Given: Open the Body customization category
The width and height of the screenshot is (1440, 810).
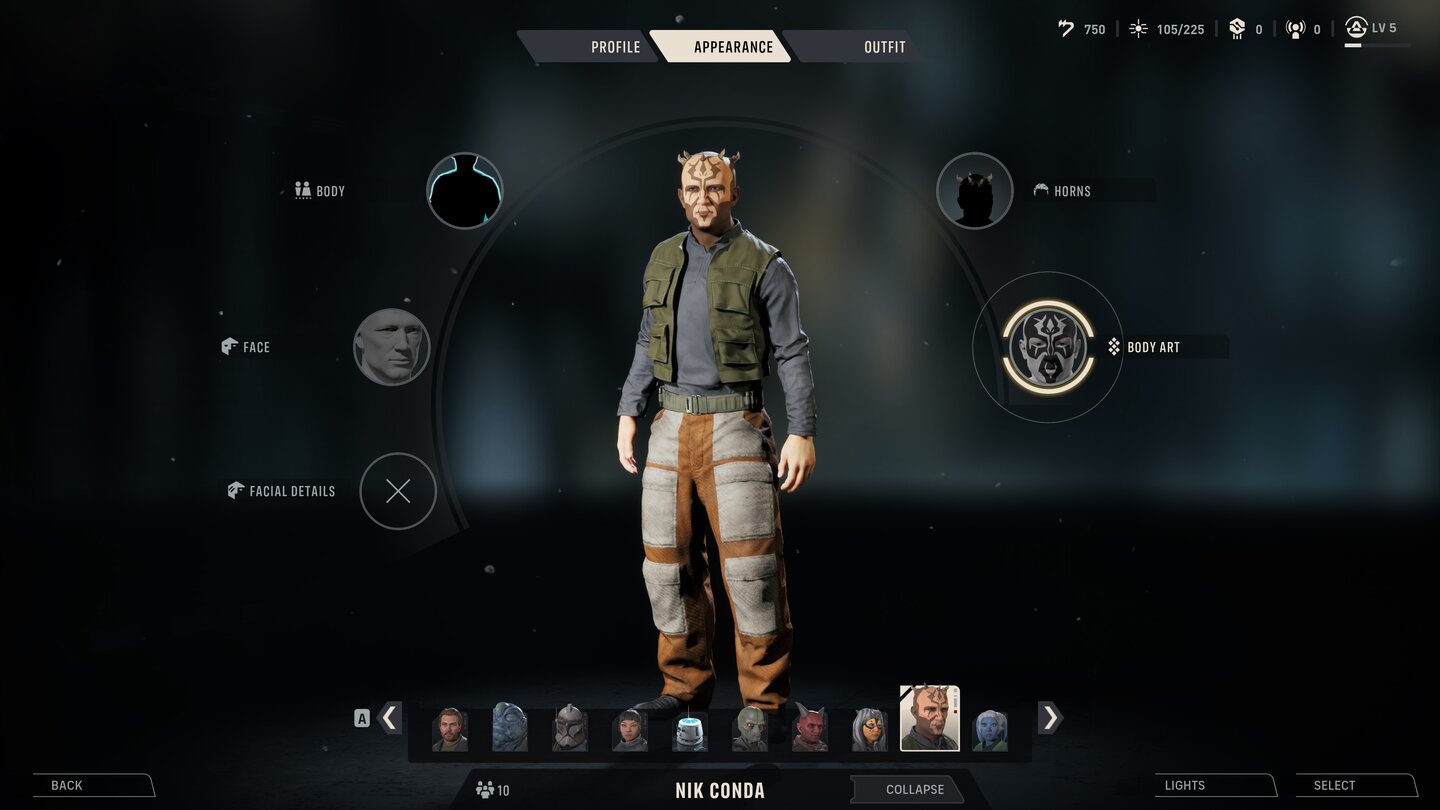Looking at the screenshot, I should pyautogui.click(x=464, y=190).
